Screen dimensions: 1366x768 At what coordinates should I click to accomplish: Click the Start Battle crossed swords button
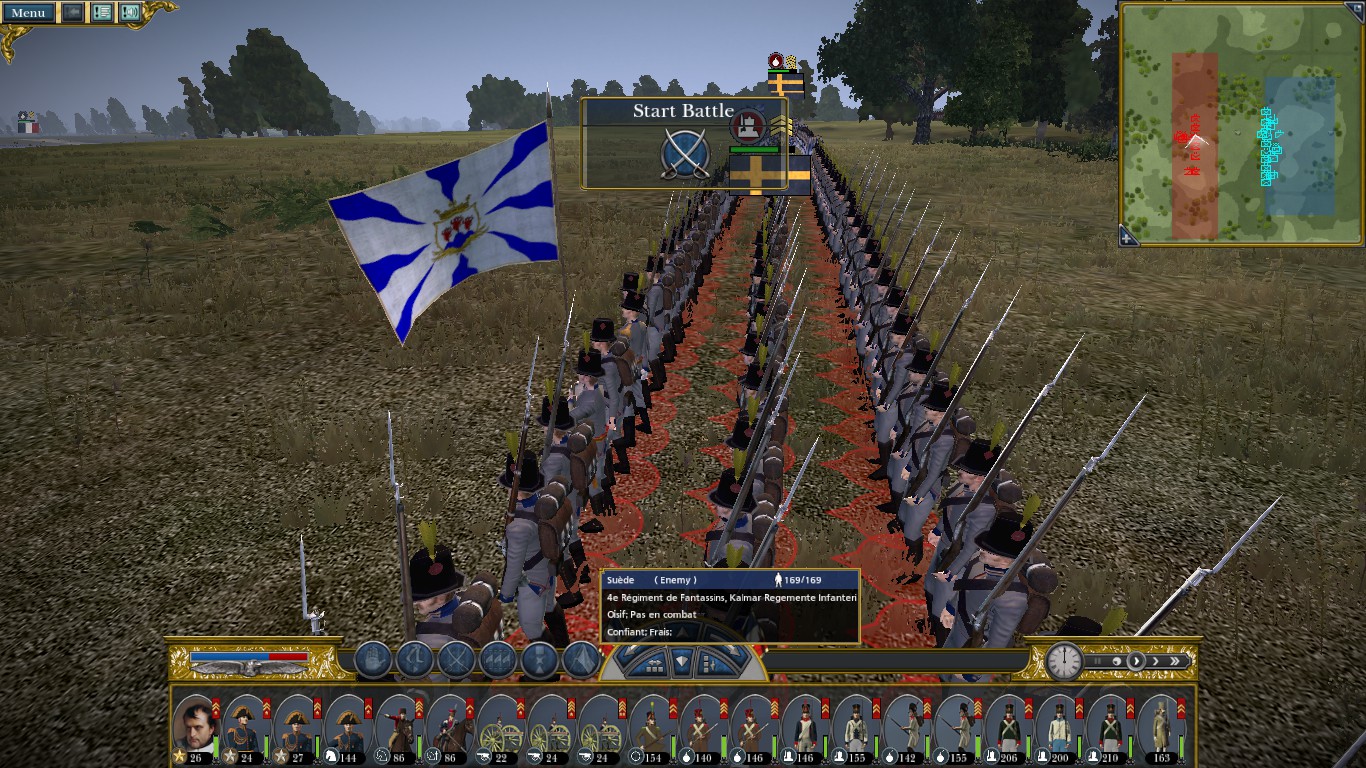point(685,155)
